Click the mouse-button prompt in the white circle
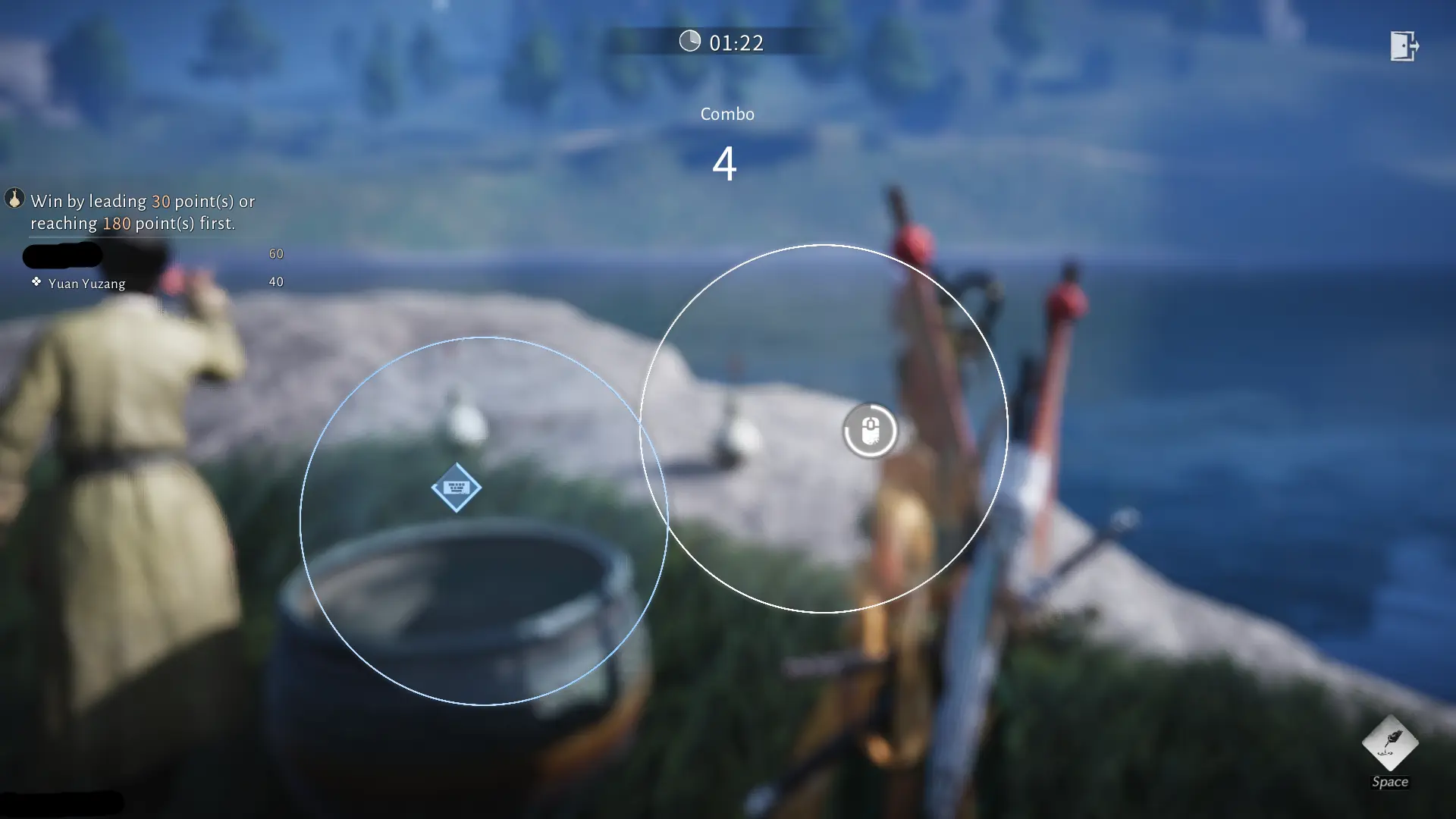1456x819 pixels. click(871, 430)
